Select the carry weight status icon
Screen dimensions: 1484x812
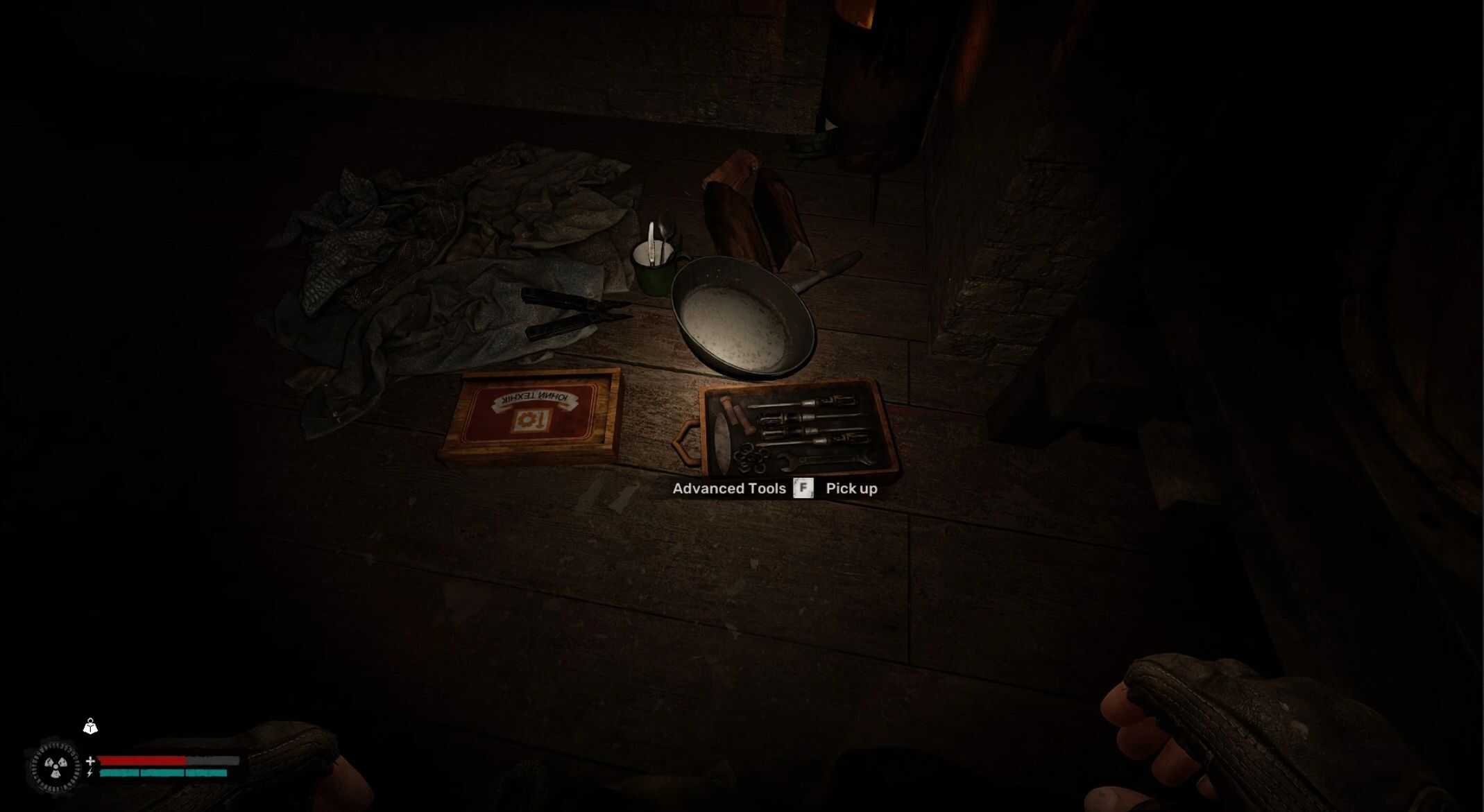[90, 727]
